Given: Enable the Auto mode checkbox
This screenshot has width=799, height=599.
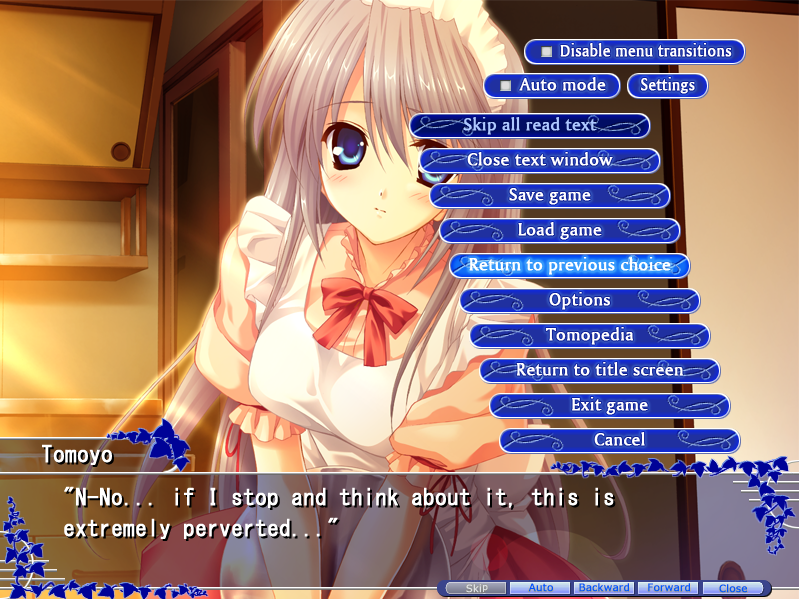Looking at the screenshot, I should tap(507, 85).
